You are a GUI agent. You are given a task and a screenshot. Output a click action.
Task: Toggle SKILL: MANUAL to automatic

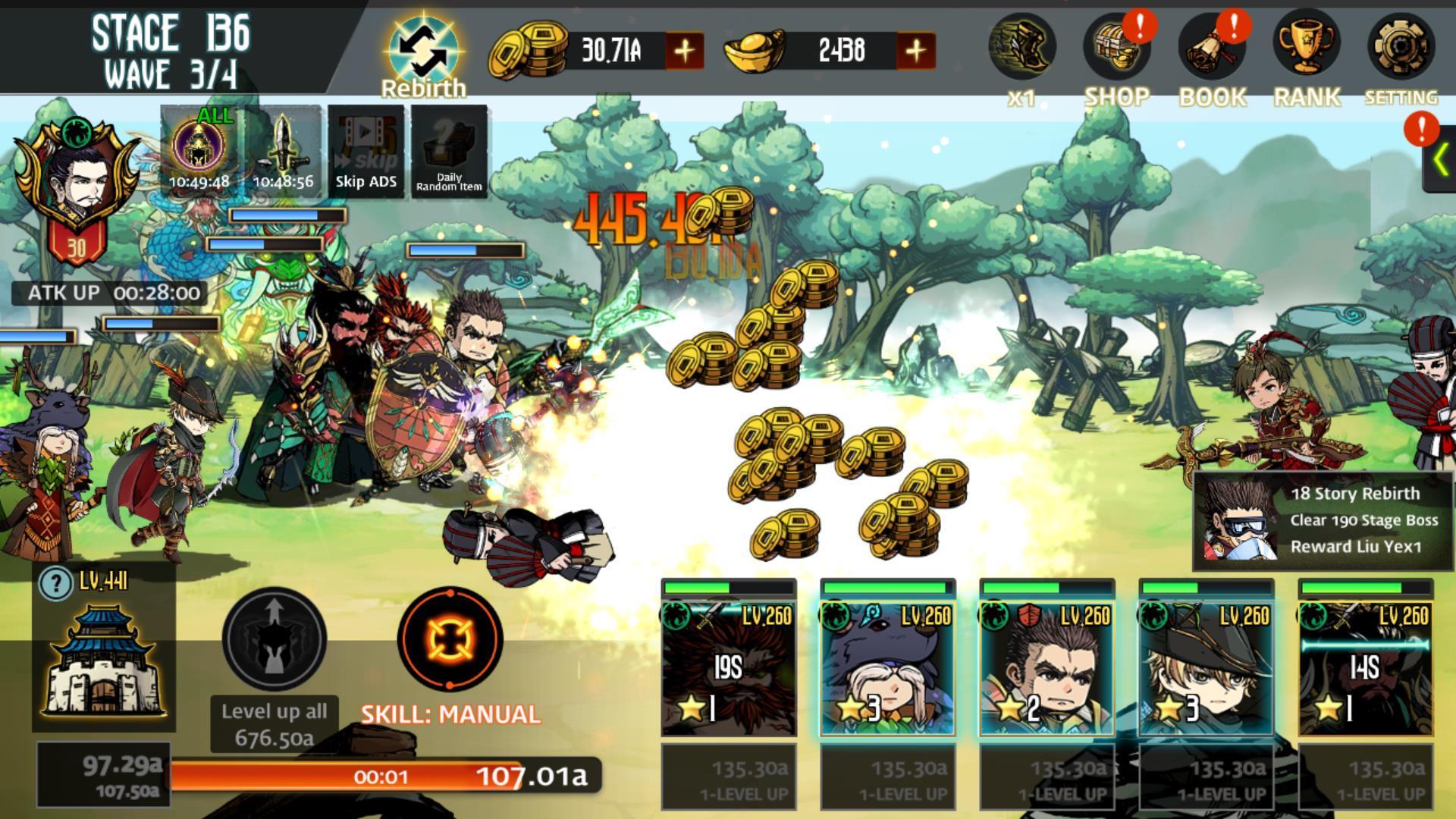tap(449, 639)
